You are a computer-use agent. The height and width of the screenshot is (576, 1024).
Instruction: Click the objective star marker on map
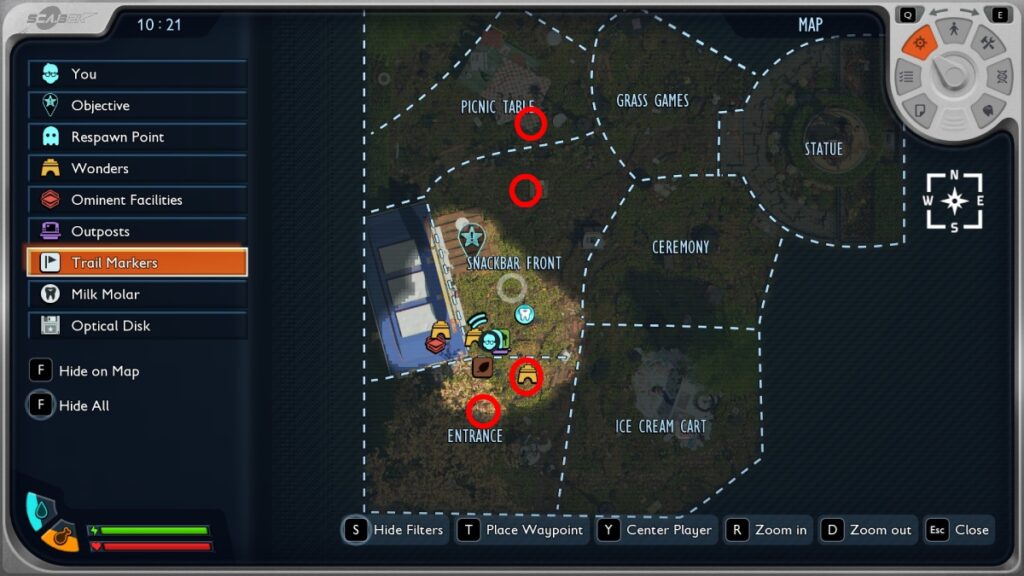click(471, 238)
